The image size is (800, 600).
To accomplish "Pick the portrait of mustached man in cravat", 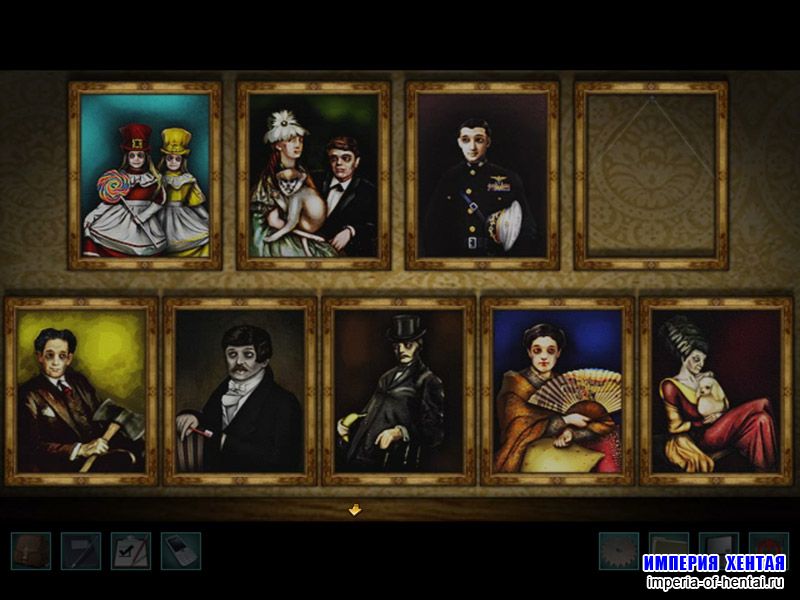I will [x=240, y=391].
